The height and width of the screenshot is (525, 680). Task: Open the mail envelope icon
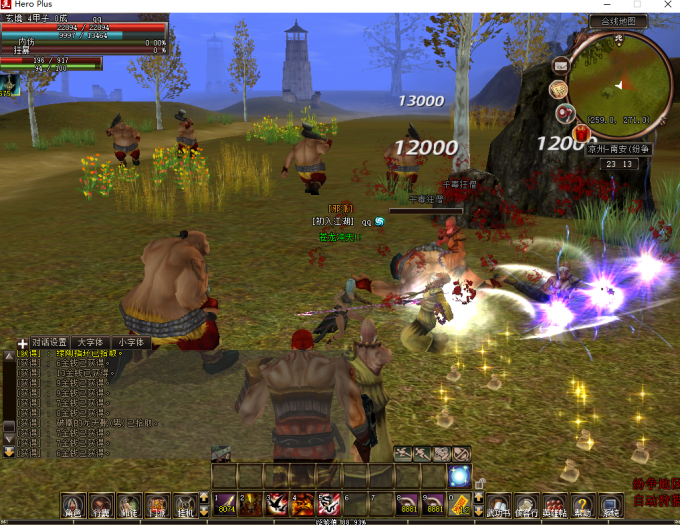[x=560, y=66]
